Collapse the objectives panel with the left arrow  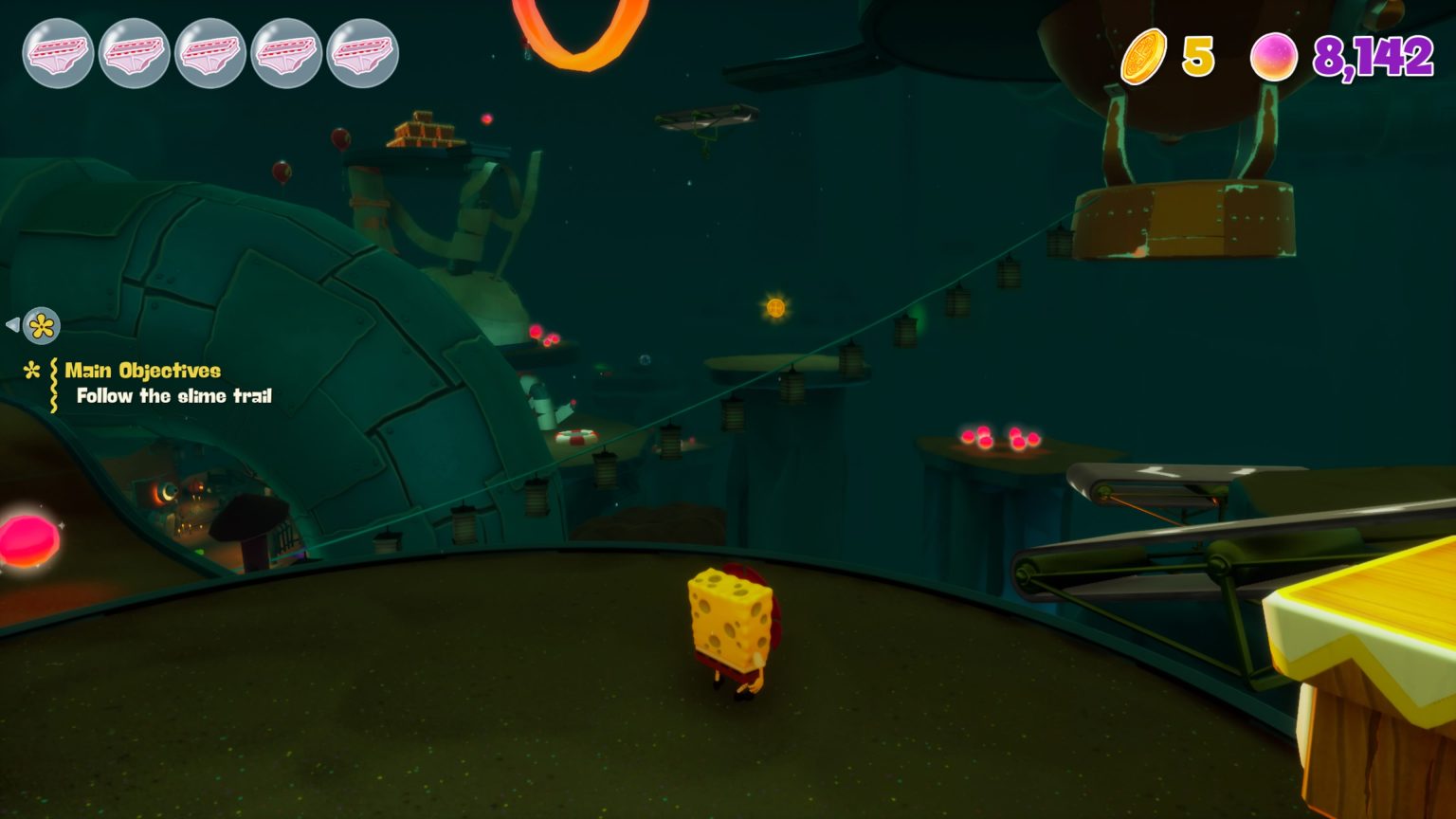click(11, 325)
